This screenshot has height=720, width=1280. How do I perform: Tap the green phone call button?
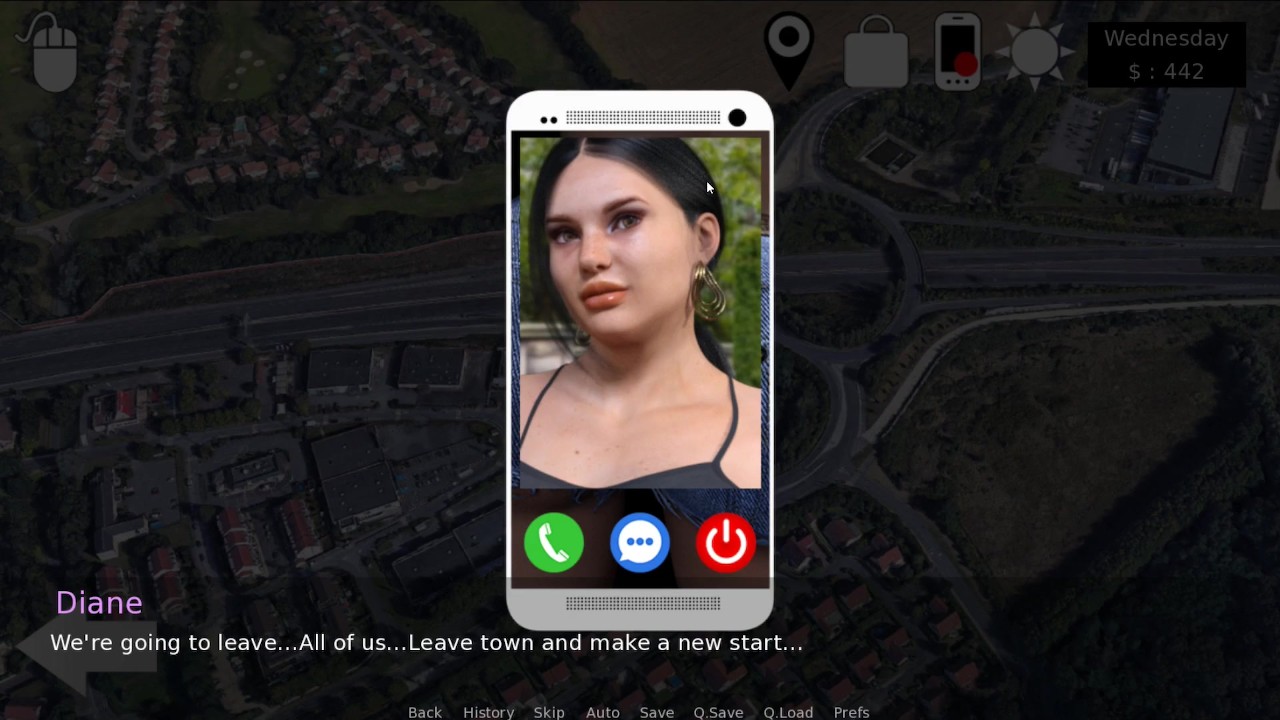(x=554, y=543)
